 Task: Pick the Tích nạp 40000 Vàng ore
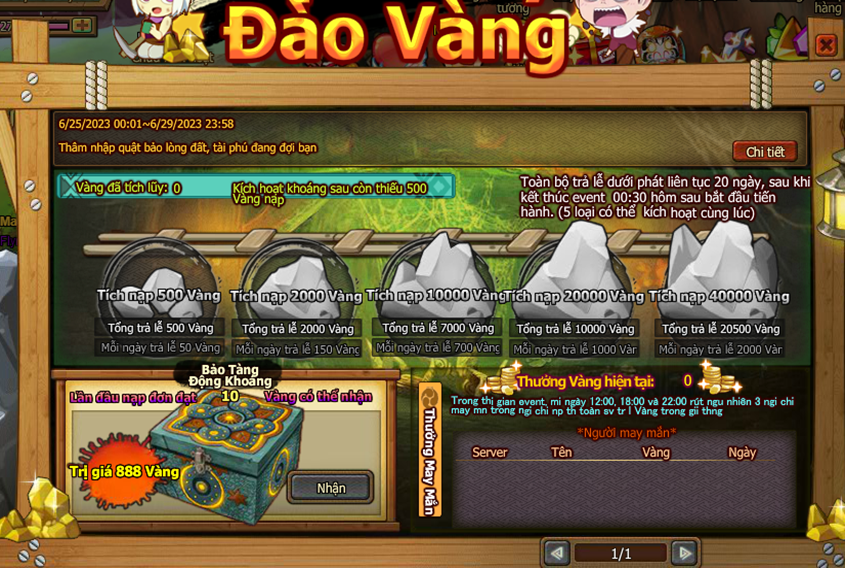719,270
